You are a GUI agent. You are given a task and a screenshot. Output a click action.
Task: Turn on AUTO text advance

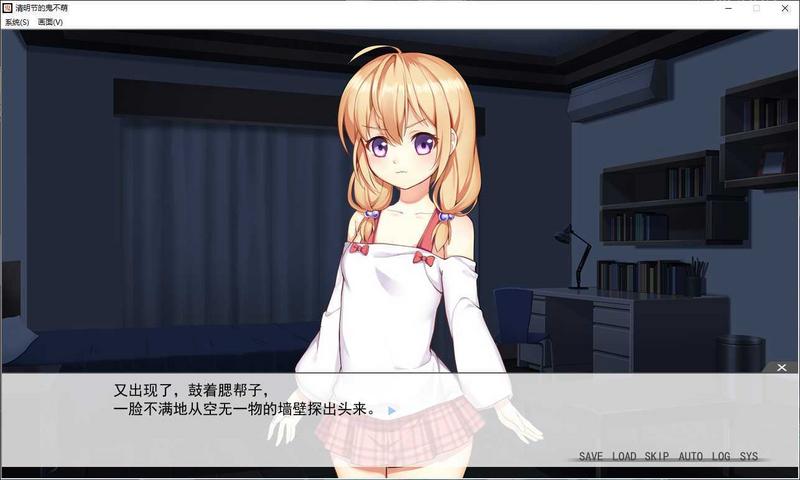pyautogui.click(x=690, y=457)
